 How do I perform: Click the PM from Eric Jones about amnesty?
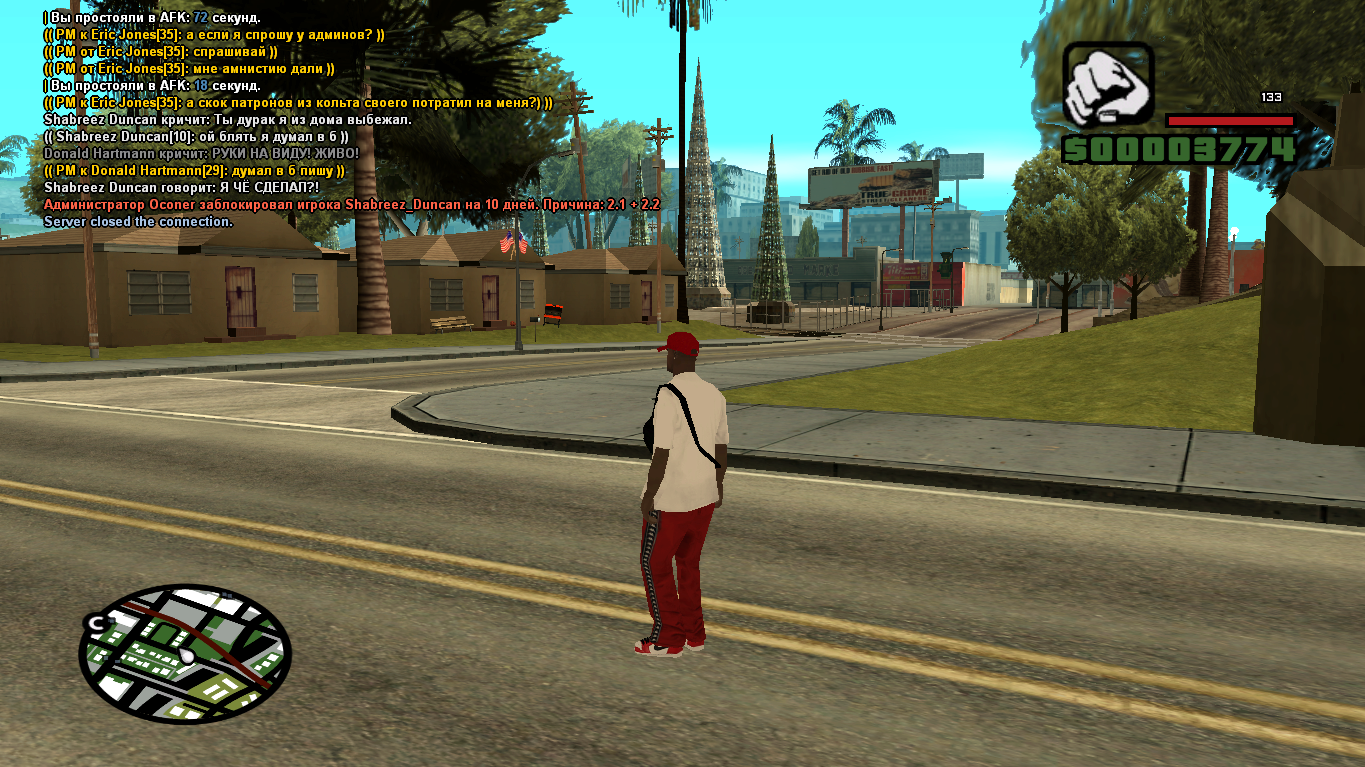tap(189, 68)
